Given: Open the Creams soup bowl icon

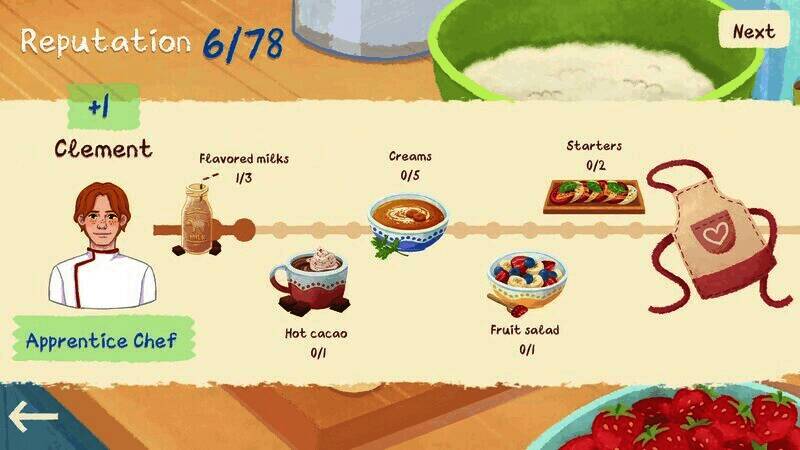Looking at the screenshot, I should pyautogui.click(x=406, y=222).
